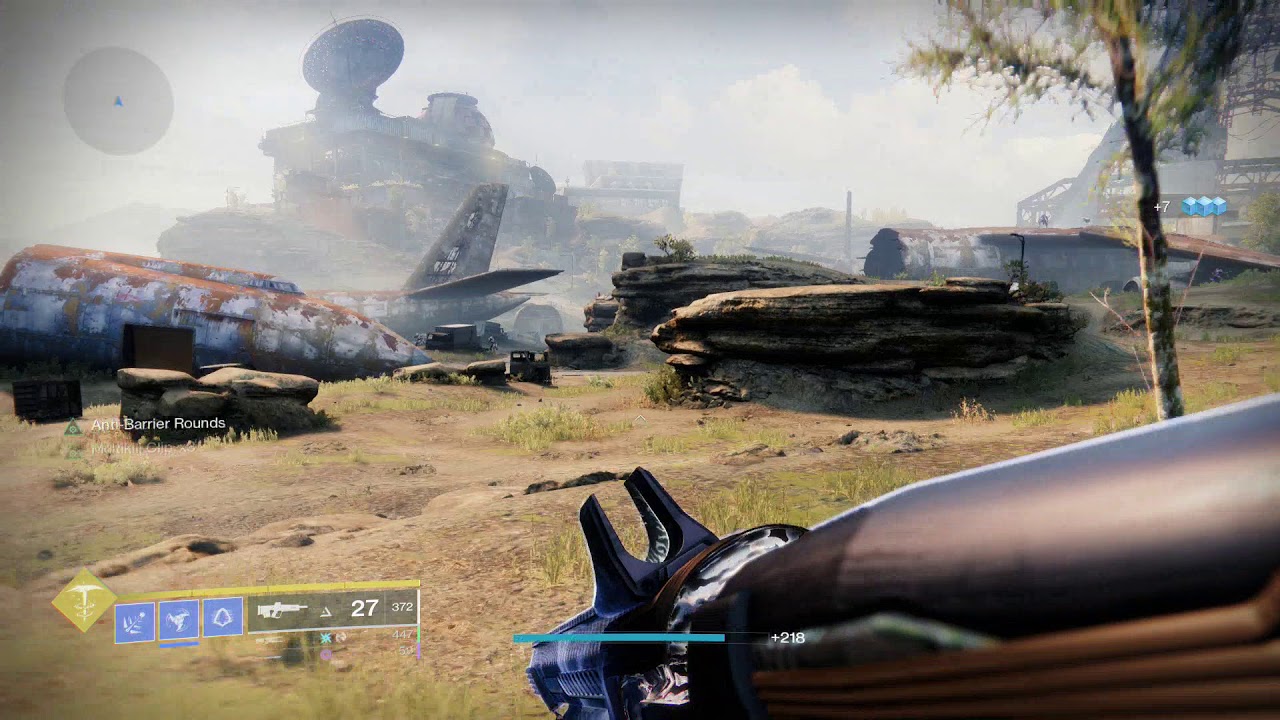The image size is (1280, 720).
Task: Click the reserve ammo count 372
Action: pyautogui.click(x=402, y=607)
